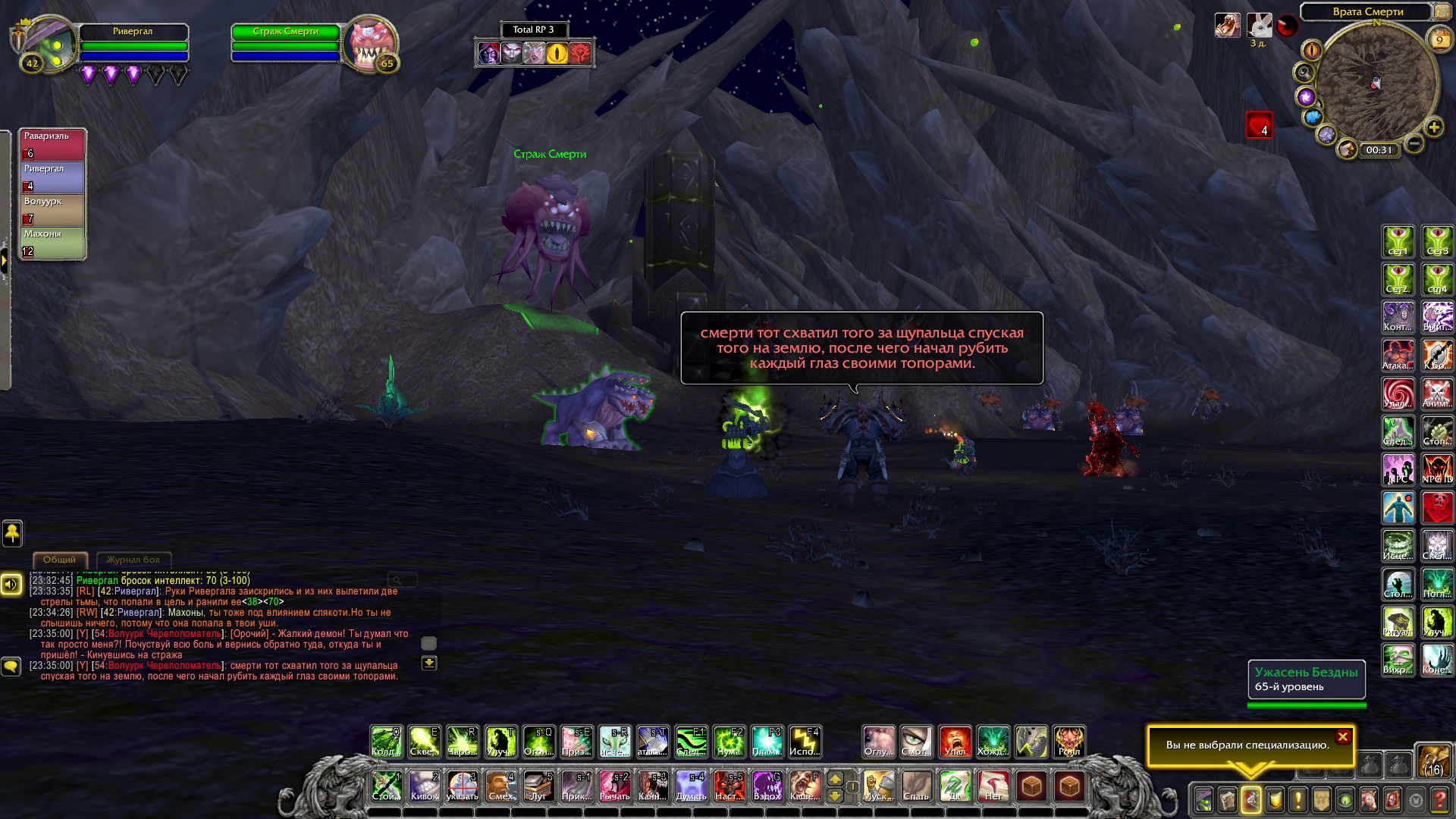Open the red question mark help button
This screenshot has width=1456, height=819.
(1439, 800)
